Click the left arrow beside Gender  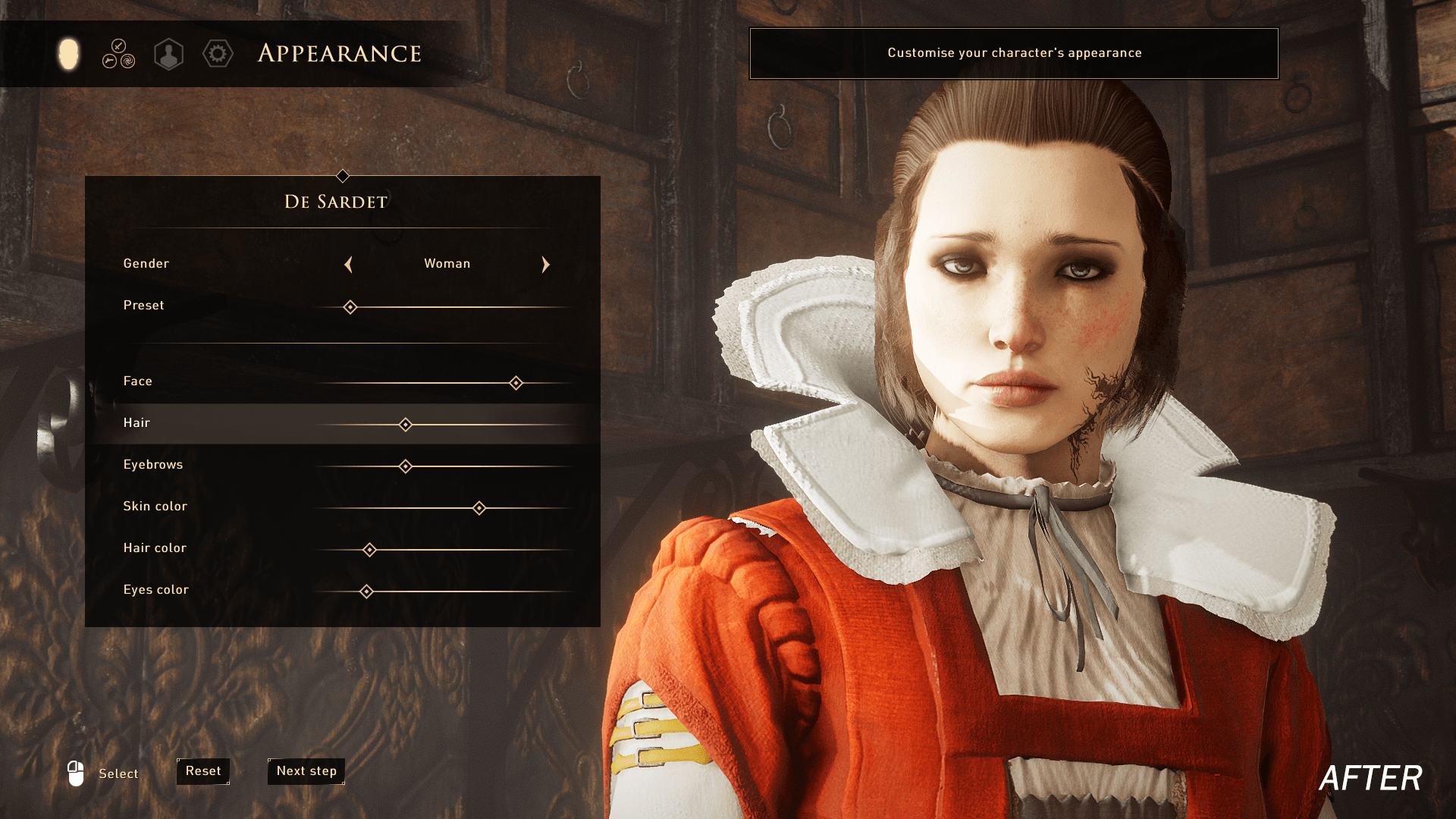click(x=348, y=265)
